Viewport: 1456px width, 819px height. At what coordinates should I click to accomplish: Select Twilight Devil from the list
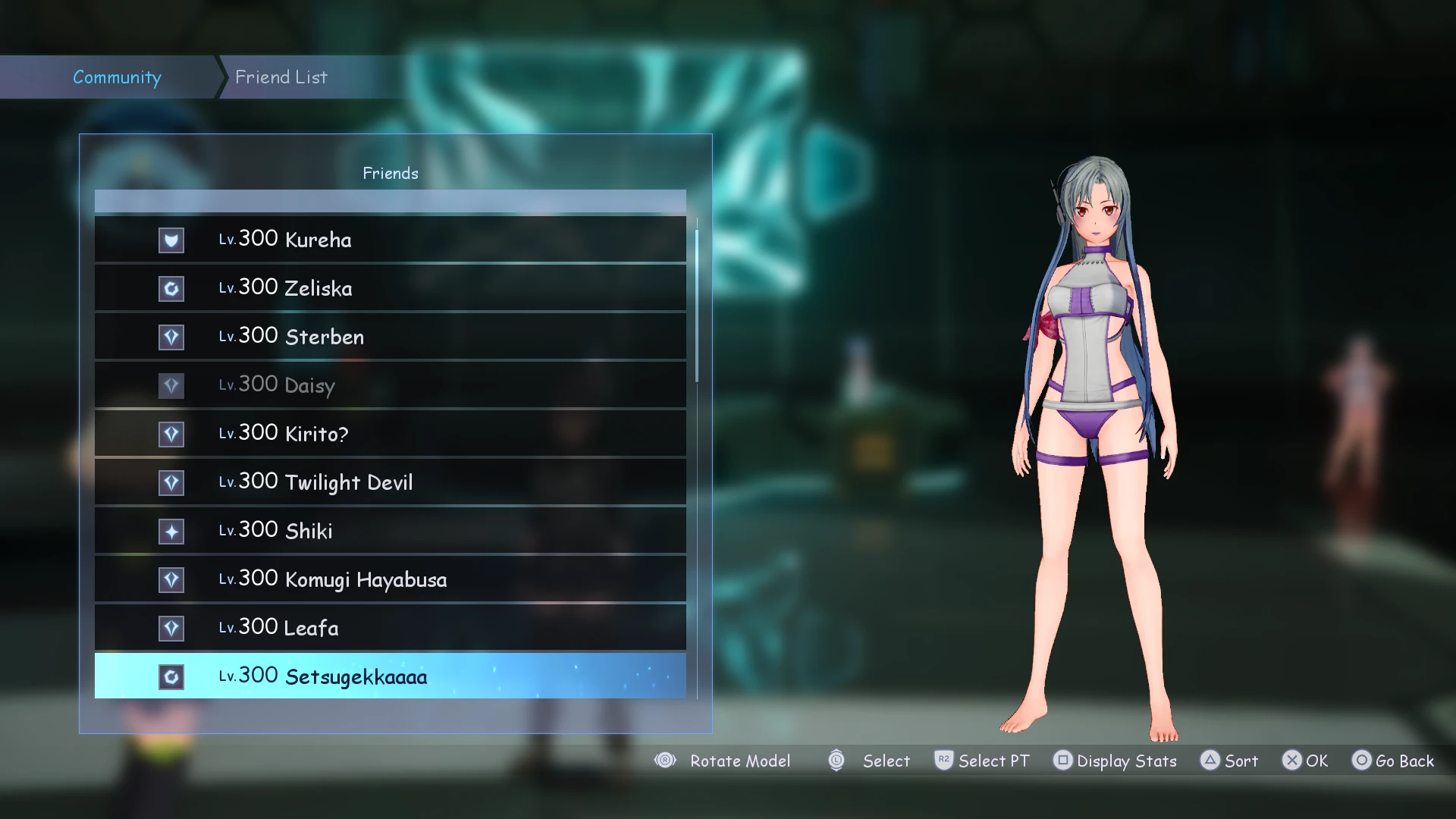click(390, 482)
